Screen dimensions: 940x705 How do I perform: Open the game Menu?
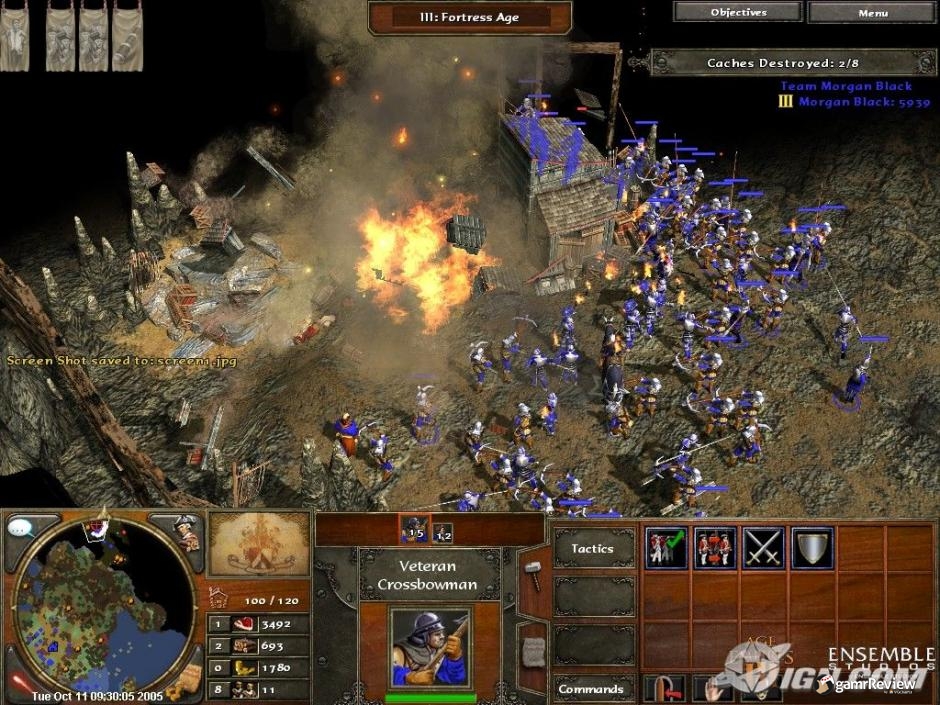872,13
